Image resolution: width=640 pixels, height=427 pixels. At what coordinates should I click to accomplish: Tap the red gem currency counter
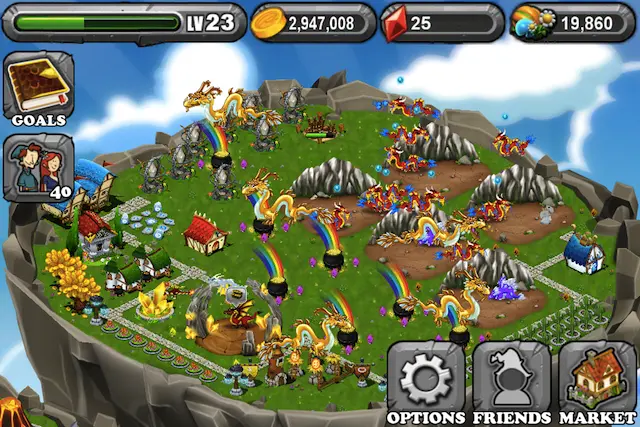point(441,22)
